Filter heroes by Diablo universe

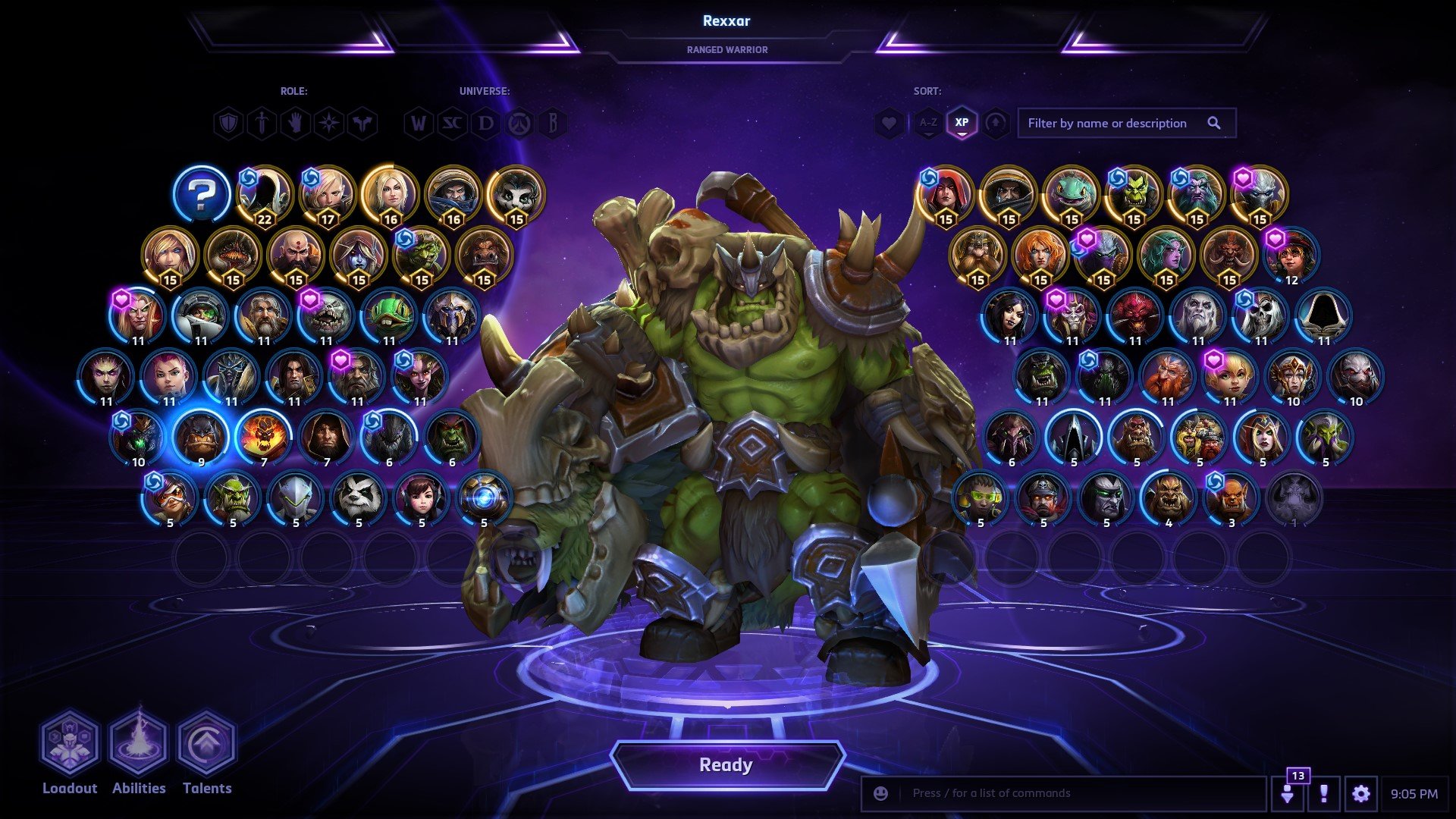point(485,123)
